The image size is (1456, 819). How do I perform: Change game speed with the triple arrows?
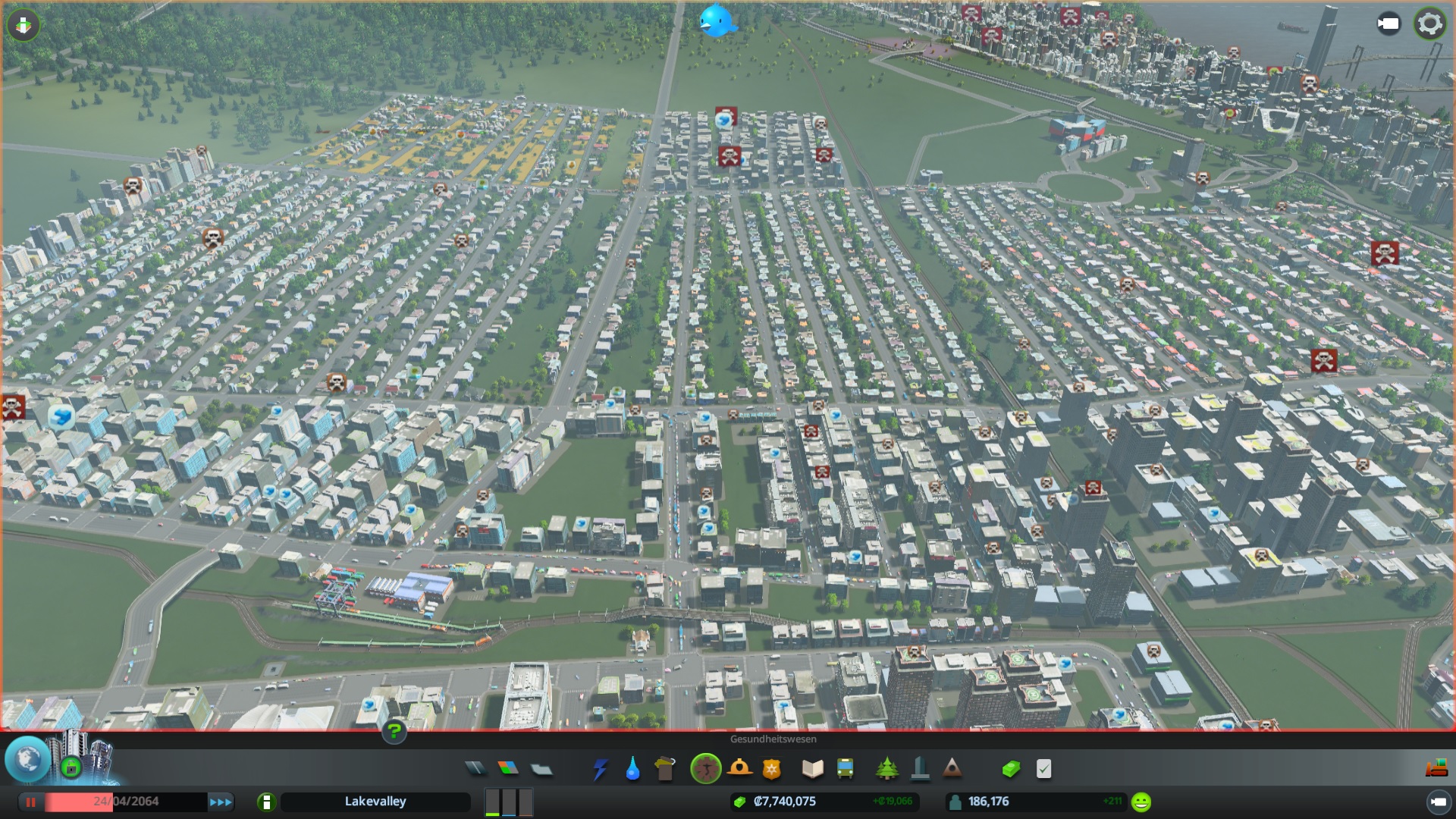pyautogui.click(x=221, y=802)
